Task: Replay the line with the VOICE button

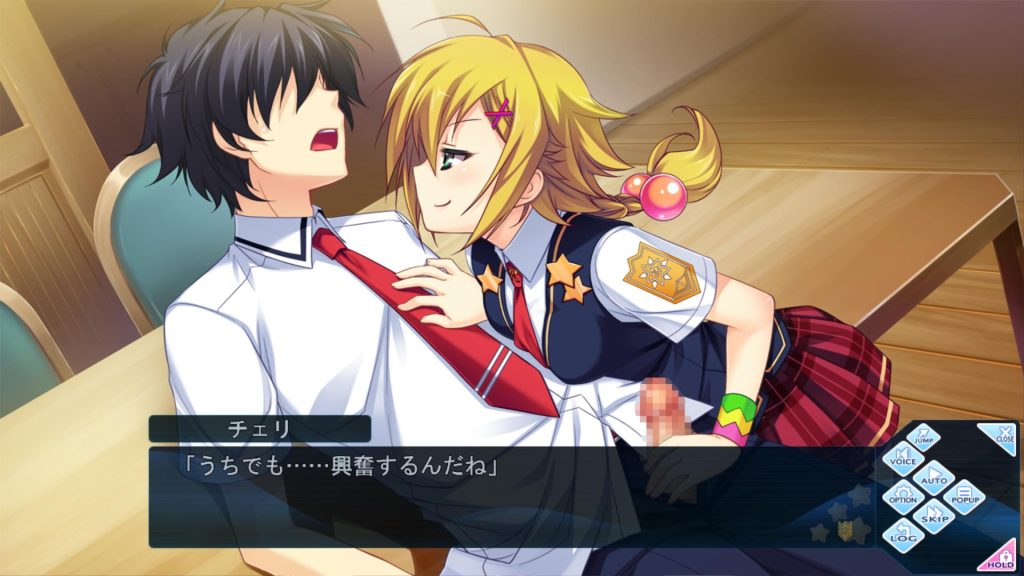Action: coord(902,458)
